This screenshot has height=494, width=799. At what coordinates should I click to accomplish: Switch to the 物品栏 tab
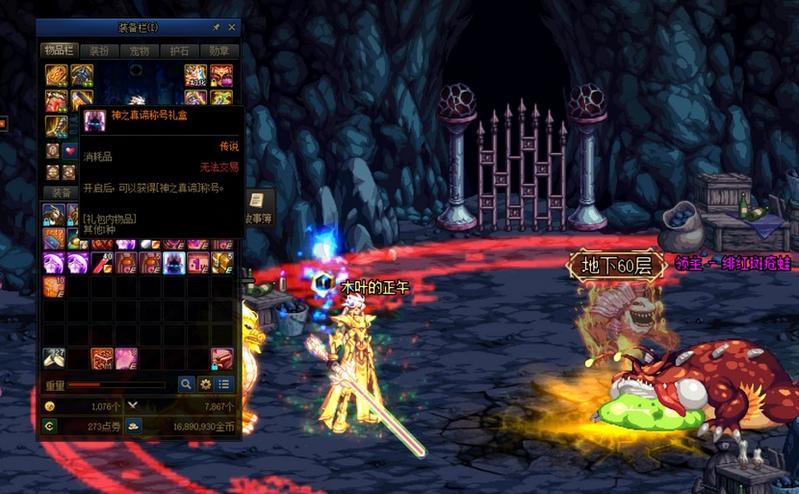pos(57,50)
